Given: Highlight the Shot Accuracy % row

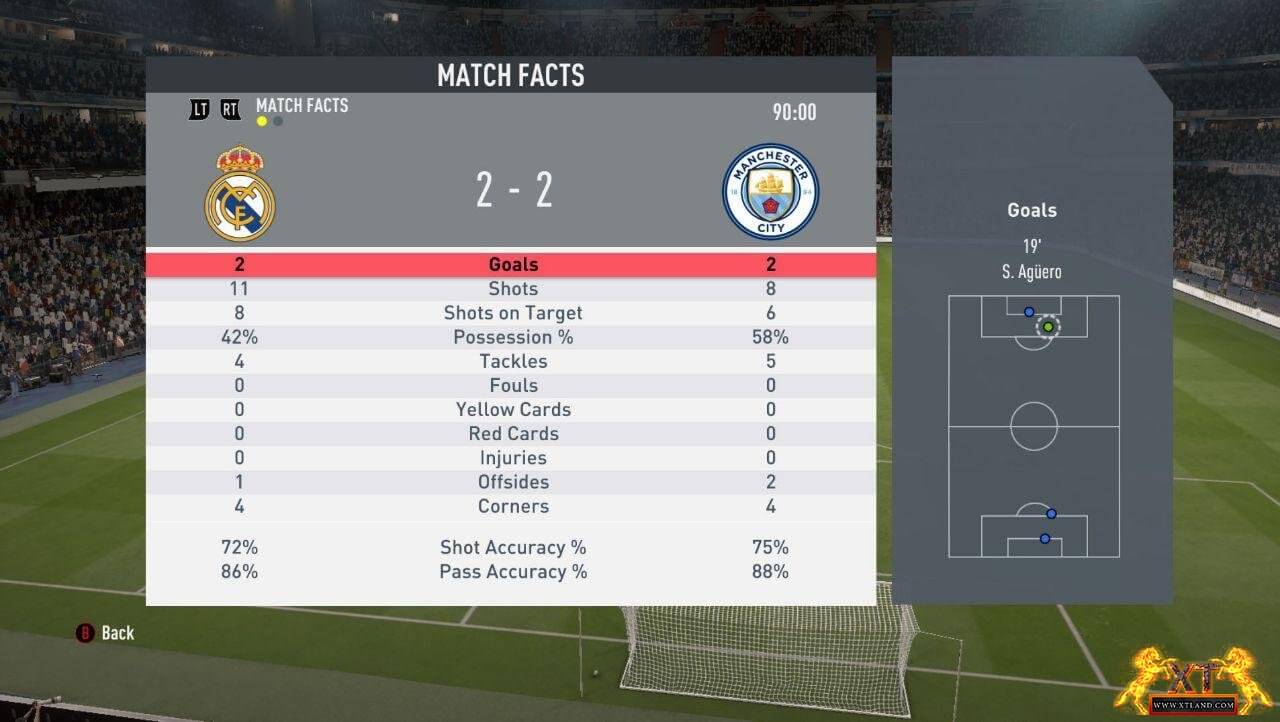Looking at the screenshot, I should 512,547.
